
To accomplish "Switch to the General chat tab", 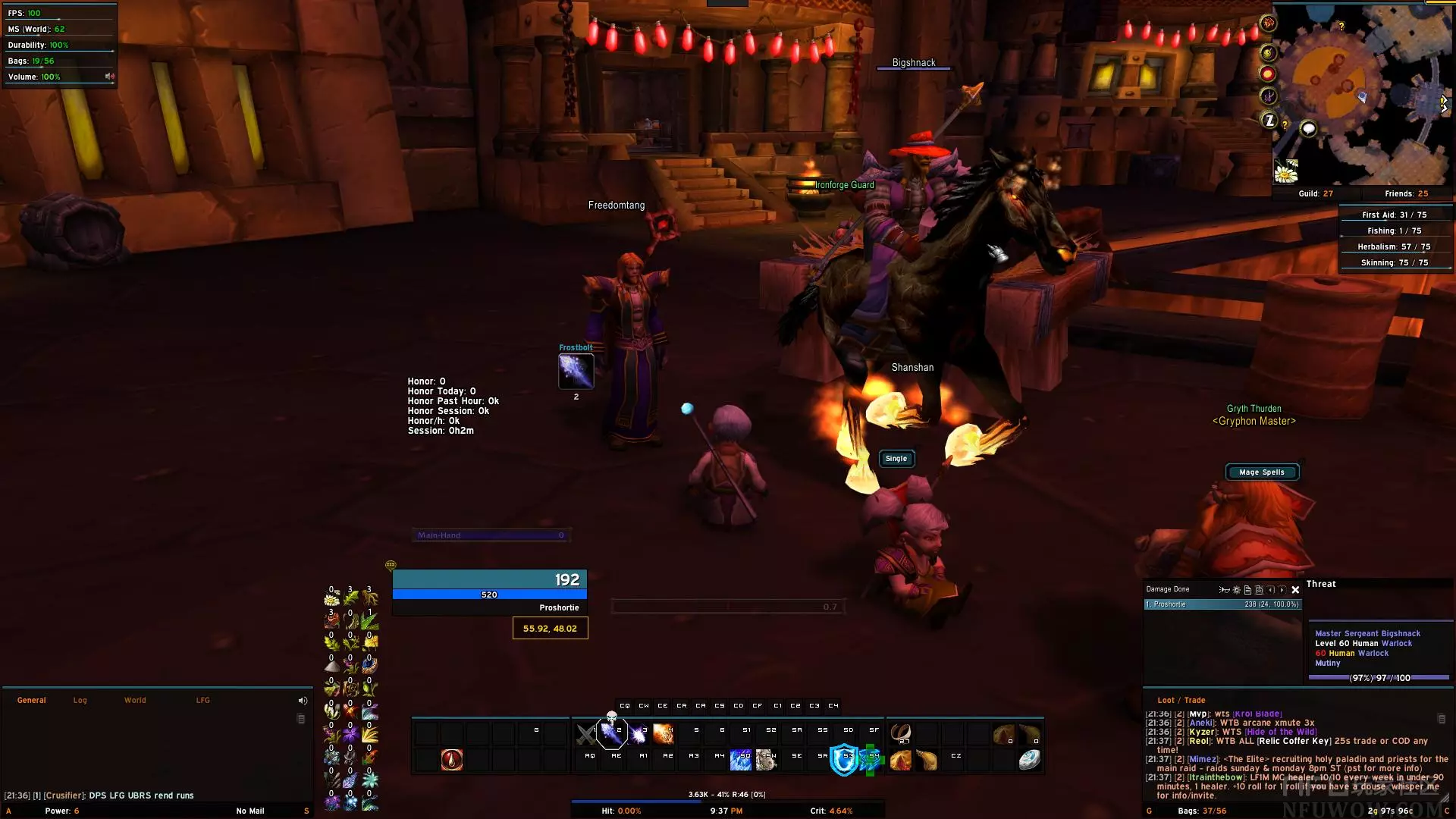I will point(32,700).
